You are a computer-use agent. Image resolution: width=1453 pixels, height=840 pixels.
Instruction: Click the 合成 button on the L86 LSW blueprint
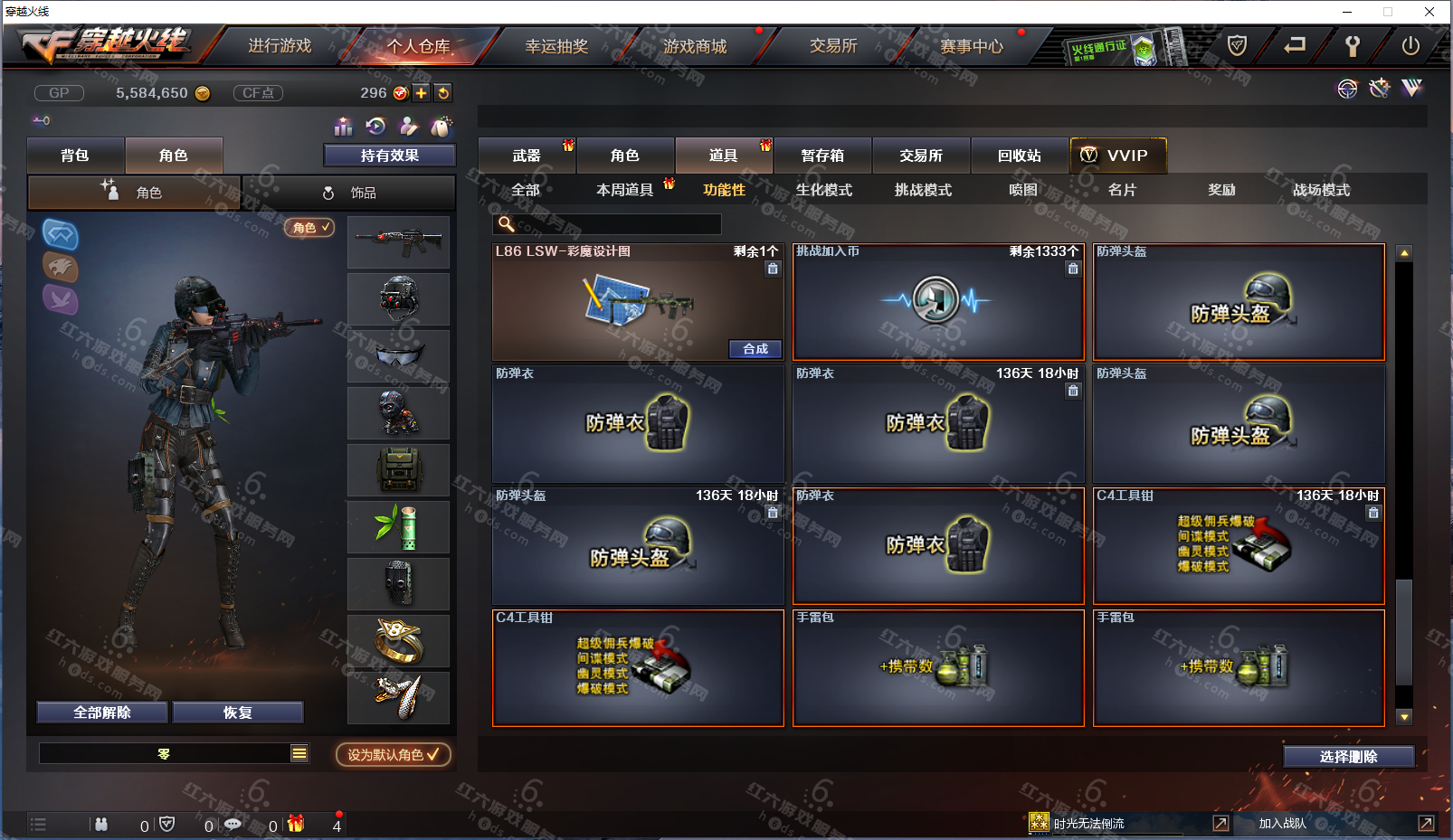coord(755,349)
